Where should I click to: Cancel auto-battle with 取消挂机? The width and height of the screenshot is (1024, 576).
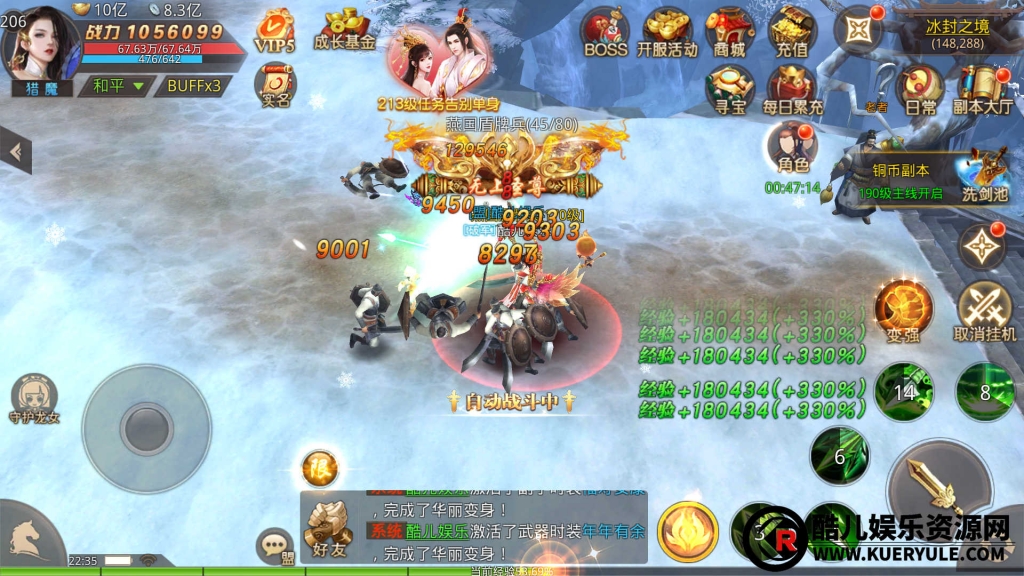(985, 310)
